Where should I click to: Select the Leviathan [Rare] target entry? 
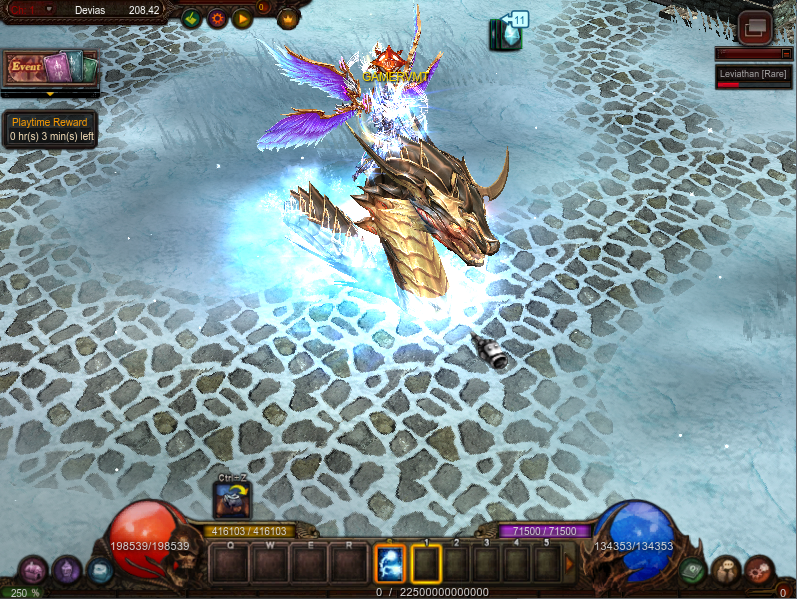click(755, 76)
